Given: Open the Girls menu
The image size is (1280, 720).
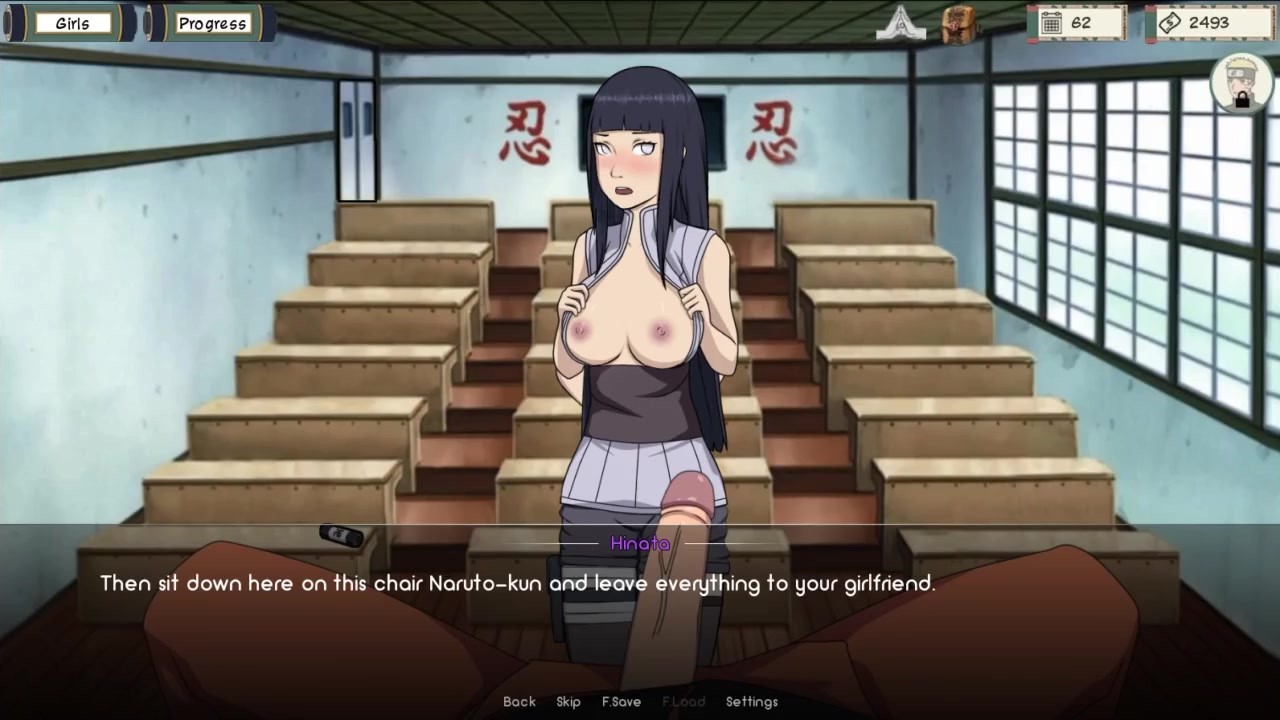Looking at the screenshot, I should point(72,23).
